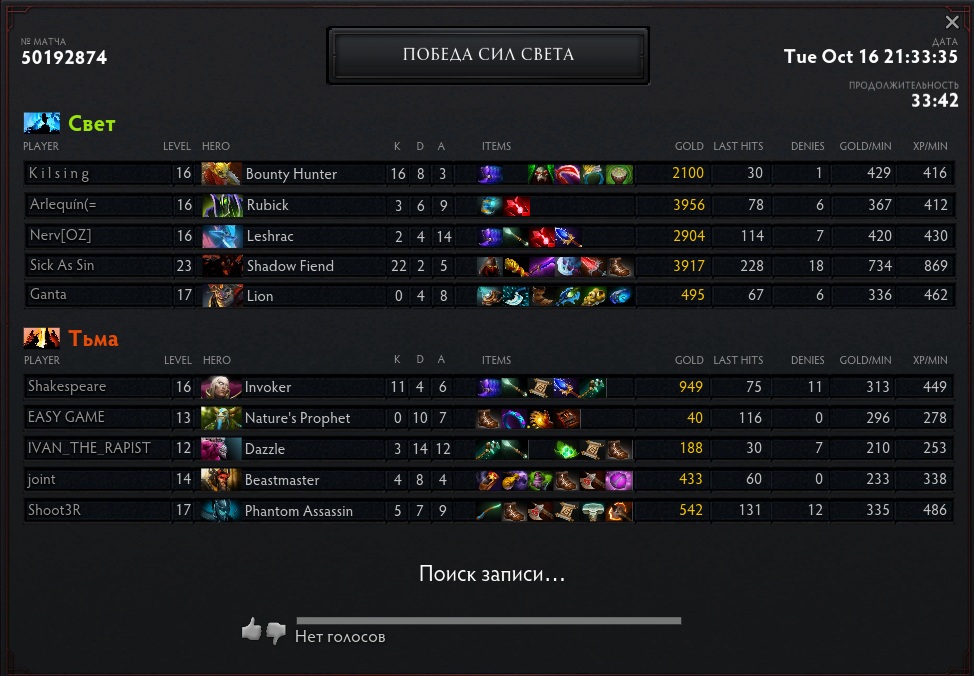974x676 pixels.
Task: Click the Rubick hero portrait
Action: [221, 205]
